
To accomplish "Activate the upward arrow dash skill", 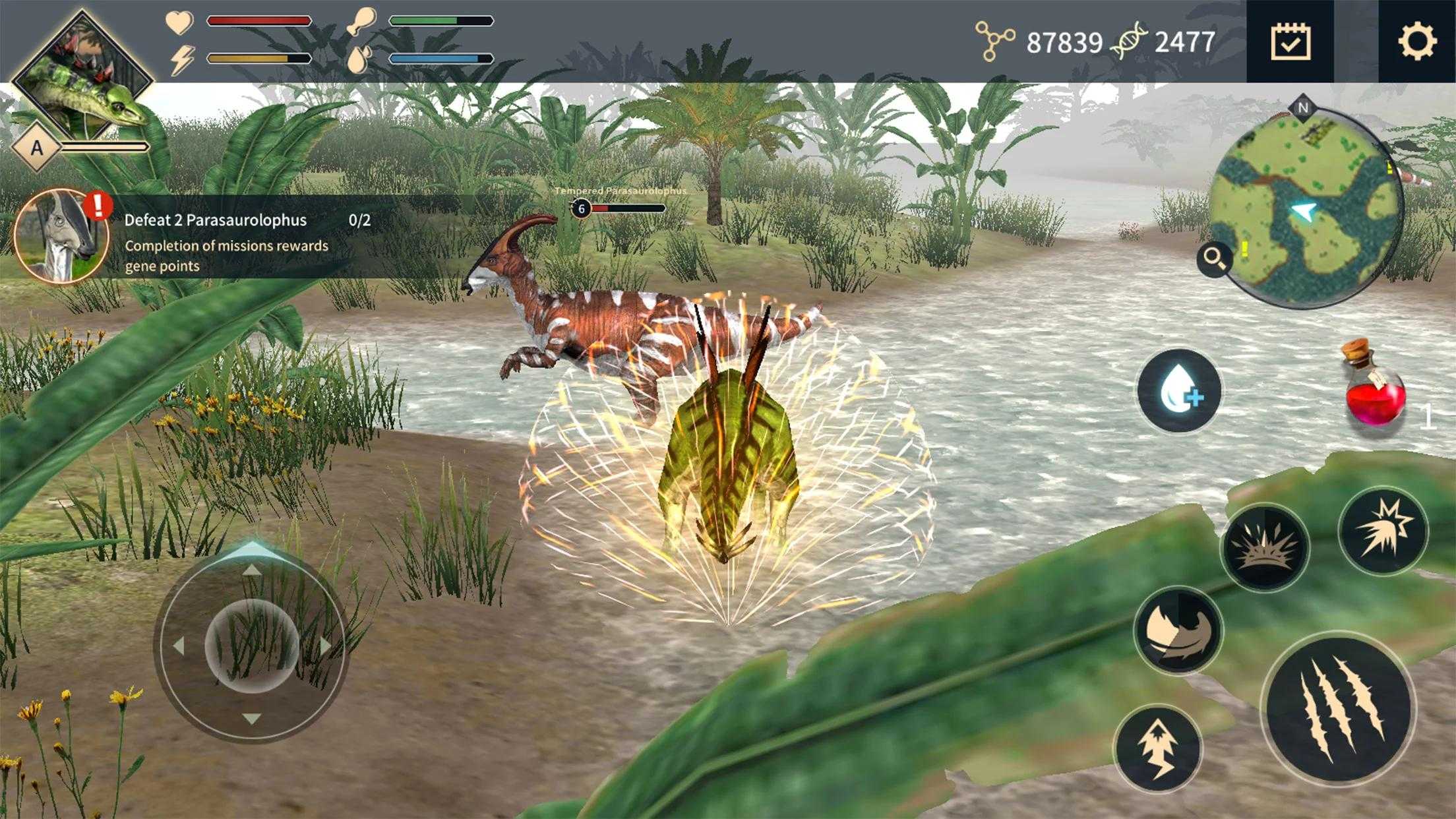I will pyautogui.click(x=1158, y=748).
